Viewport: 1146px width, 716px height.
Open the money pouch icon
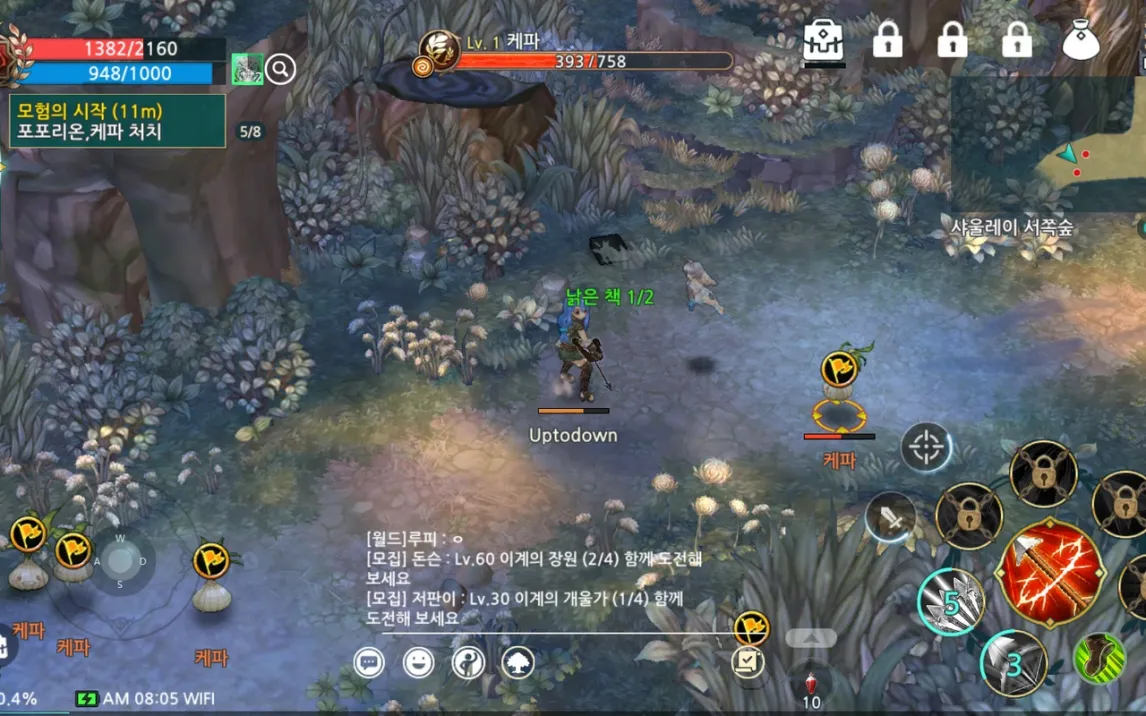tap(1081, 40)
